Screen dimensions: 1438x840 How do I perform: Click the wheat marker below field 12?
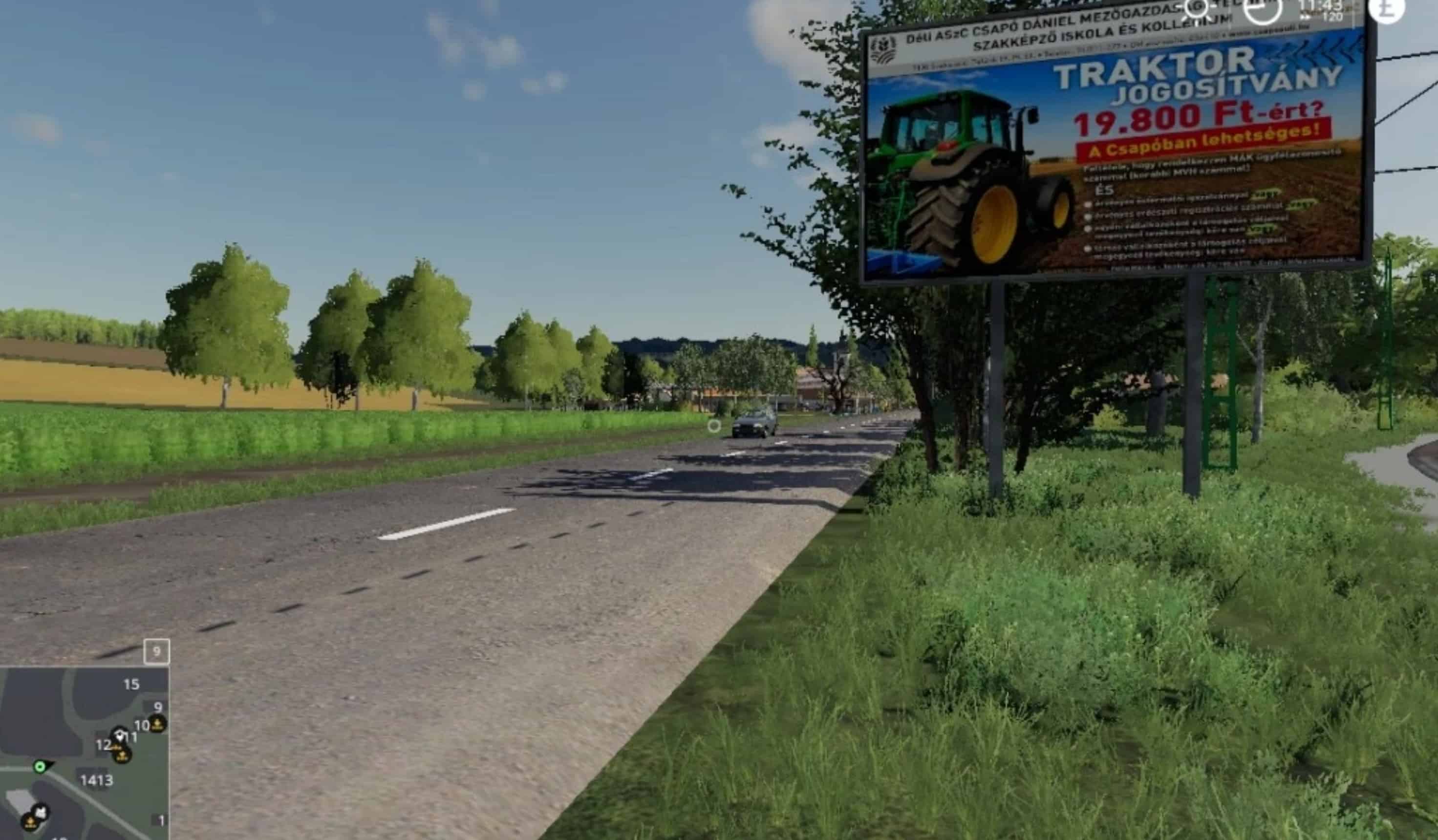[122, 757]
